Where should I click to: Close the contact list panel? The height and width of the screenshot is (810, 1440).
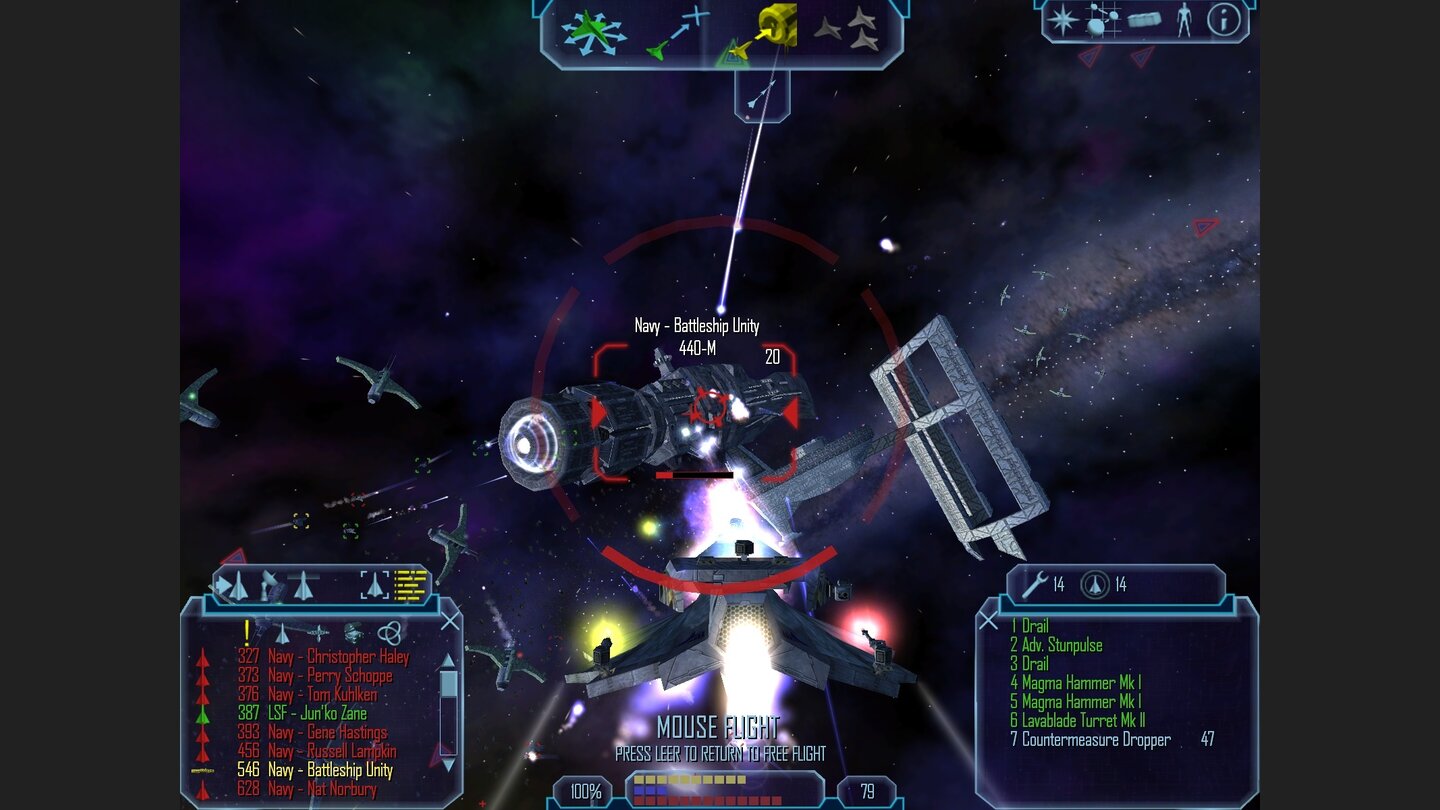click(451, 622)
